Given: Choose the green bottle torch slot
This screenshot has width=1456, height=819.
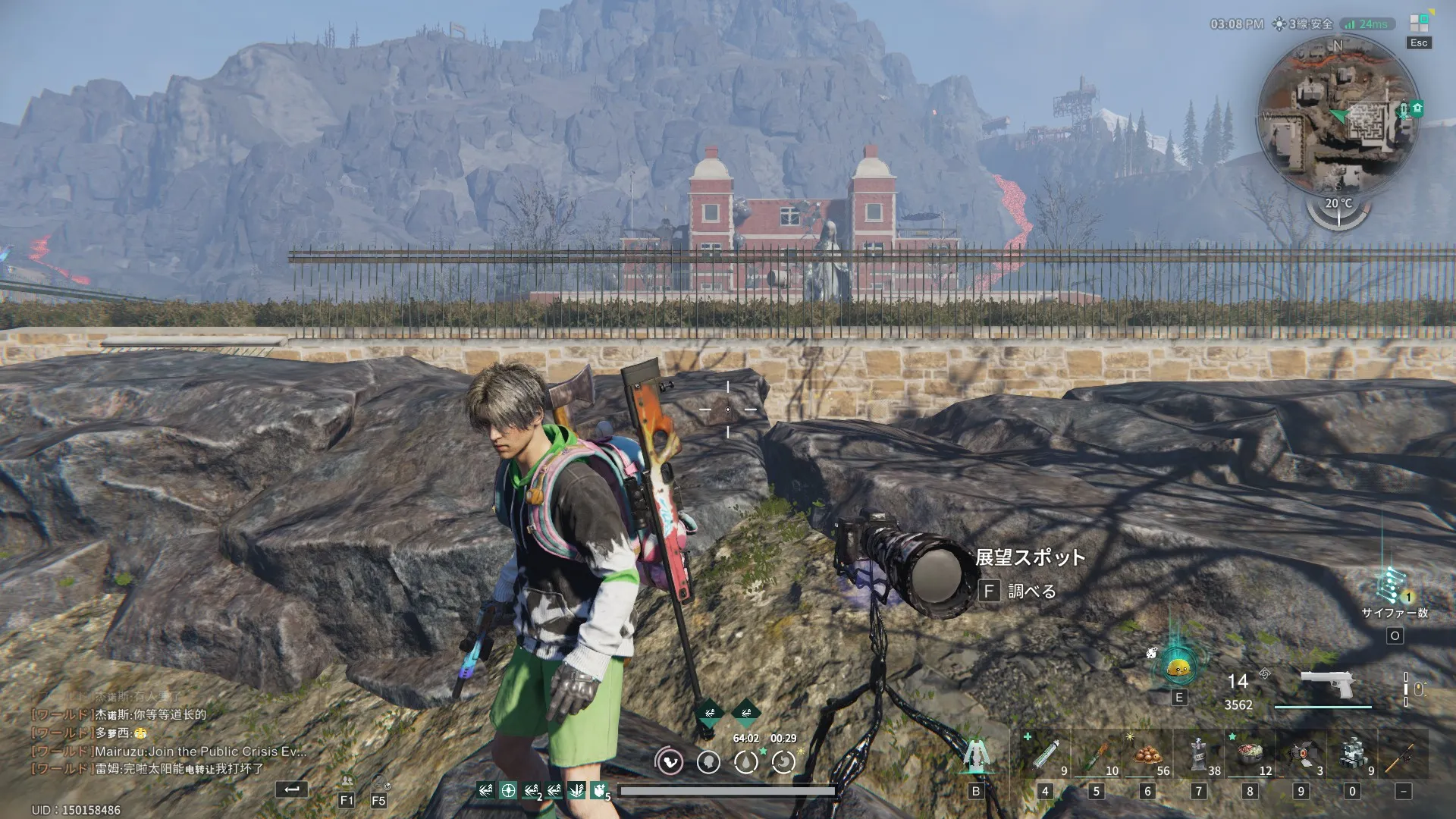Looking at the screenshot, I should tap(1096, 754).
